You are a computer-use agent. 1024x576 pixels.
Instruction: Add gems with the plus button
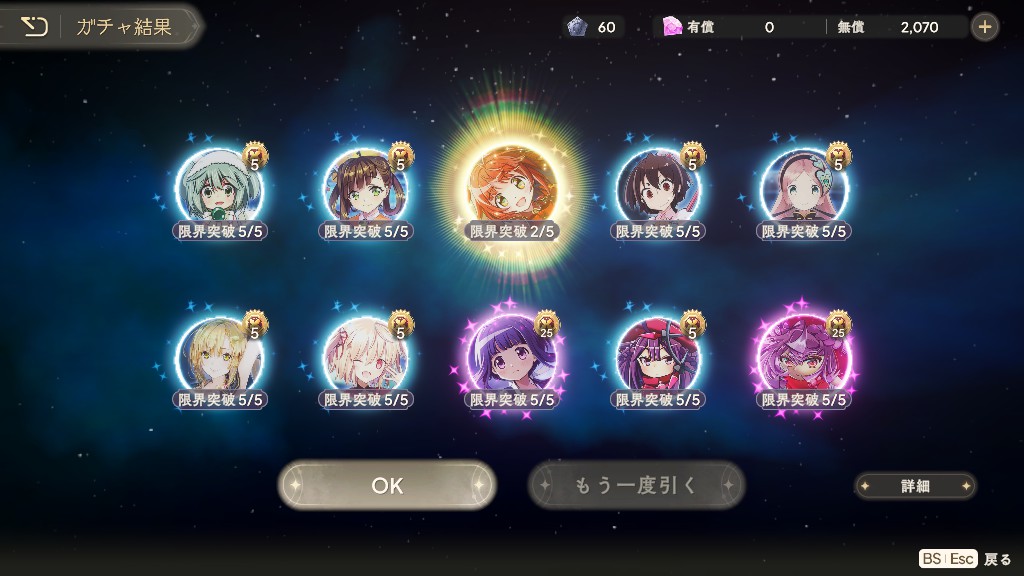[x=985, y=27]
